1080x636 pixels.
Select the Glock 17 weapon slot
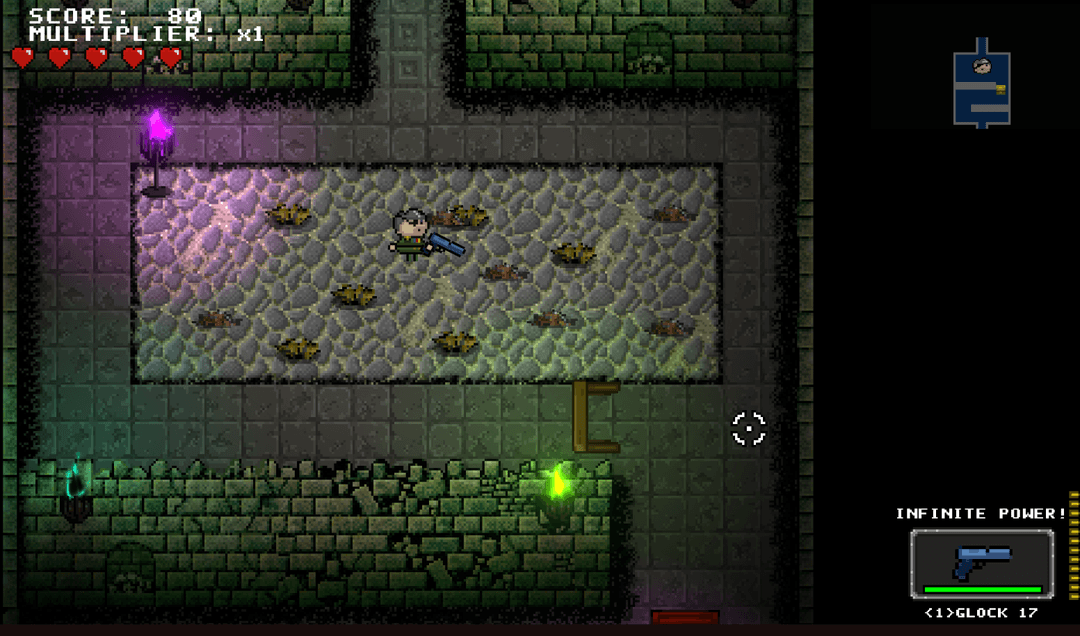coord(981,564)
